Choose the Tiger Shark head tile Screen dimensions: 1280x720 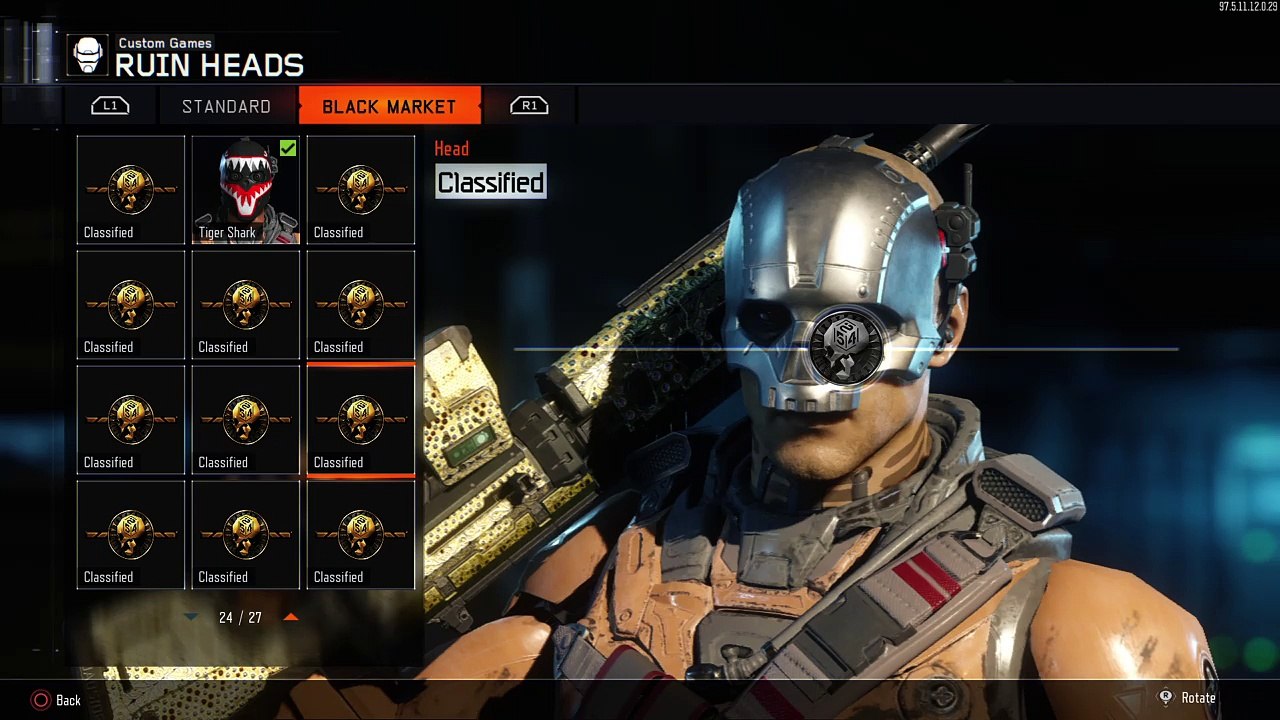(246, 190)
